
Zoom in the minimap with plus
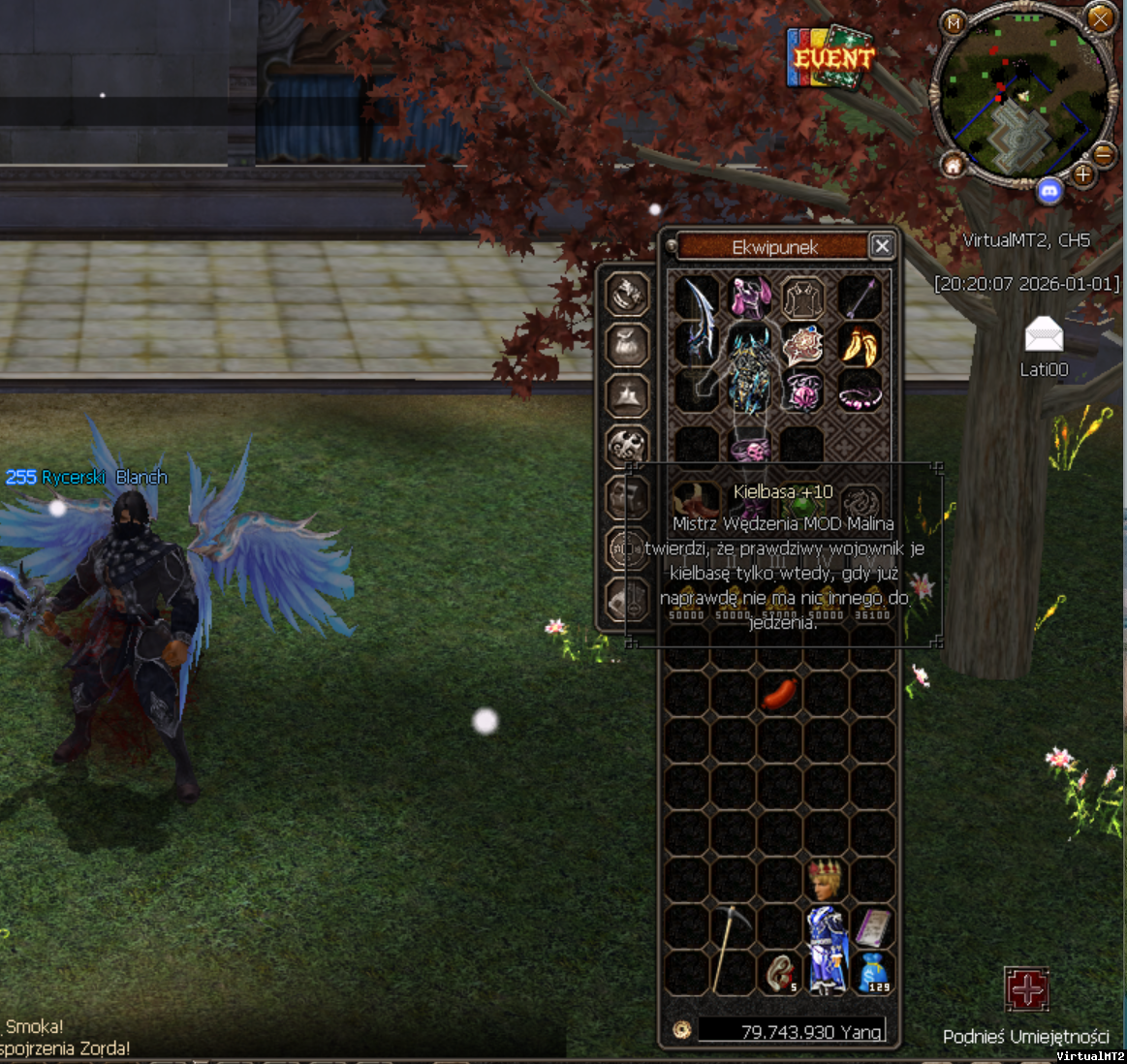pos(1082,175)
